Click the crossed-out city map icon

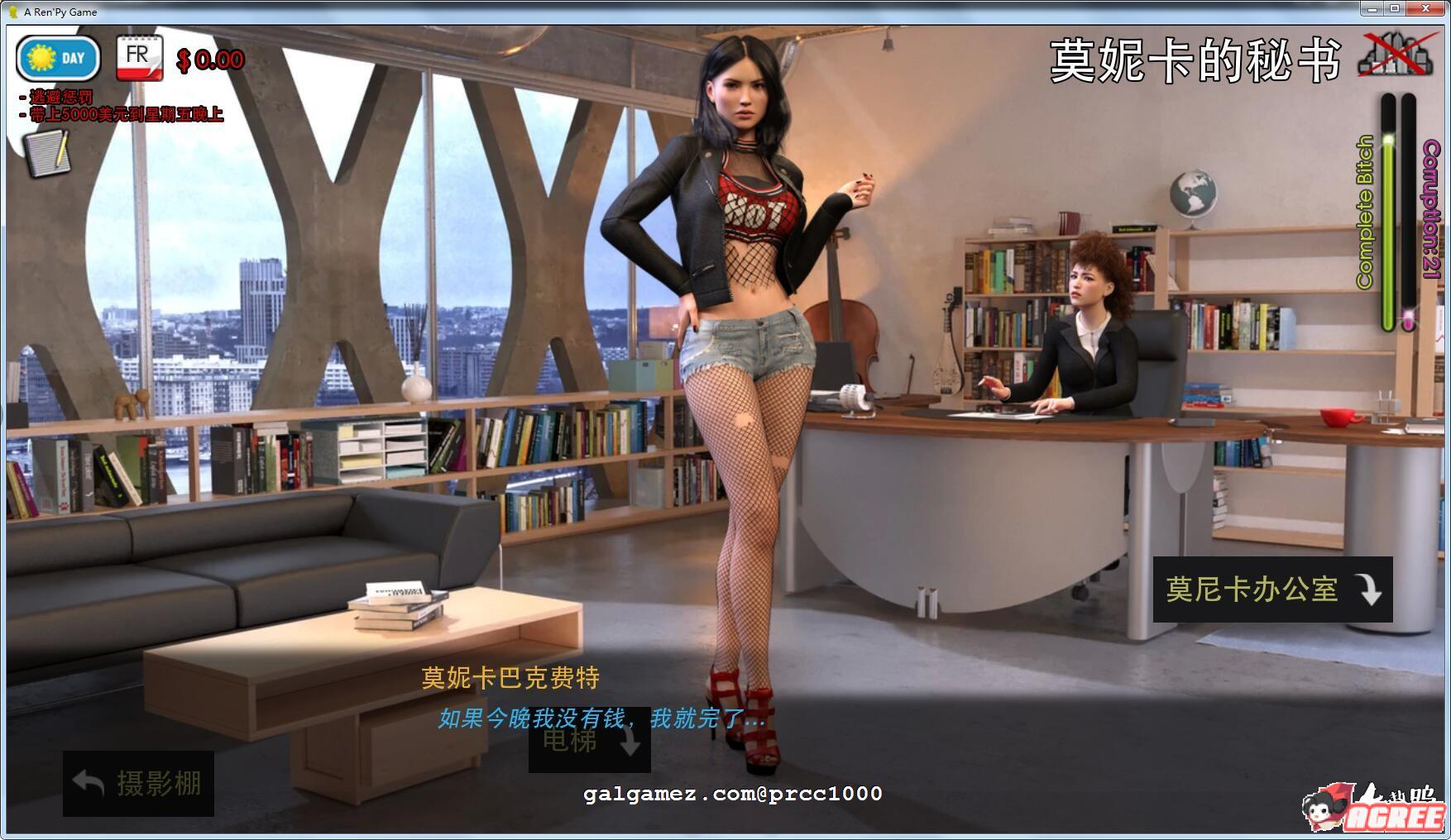pyautogui.click(x=1398, y=55)
